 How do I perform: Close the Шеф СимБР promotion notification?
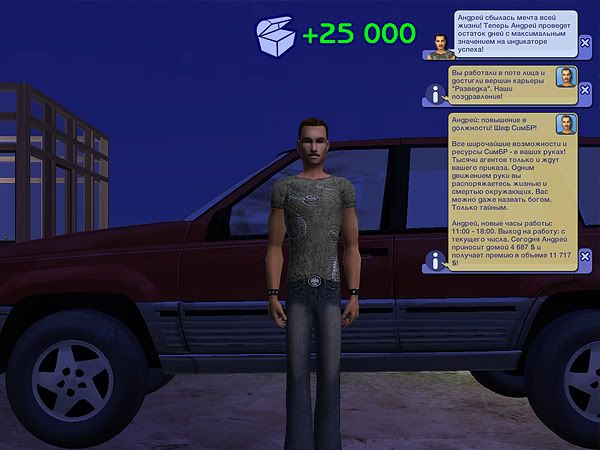click(585, 256)
